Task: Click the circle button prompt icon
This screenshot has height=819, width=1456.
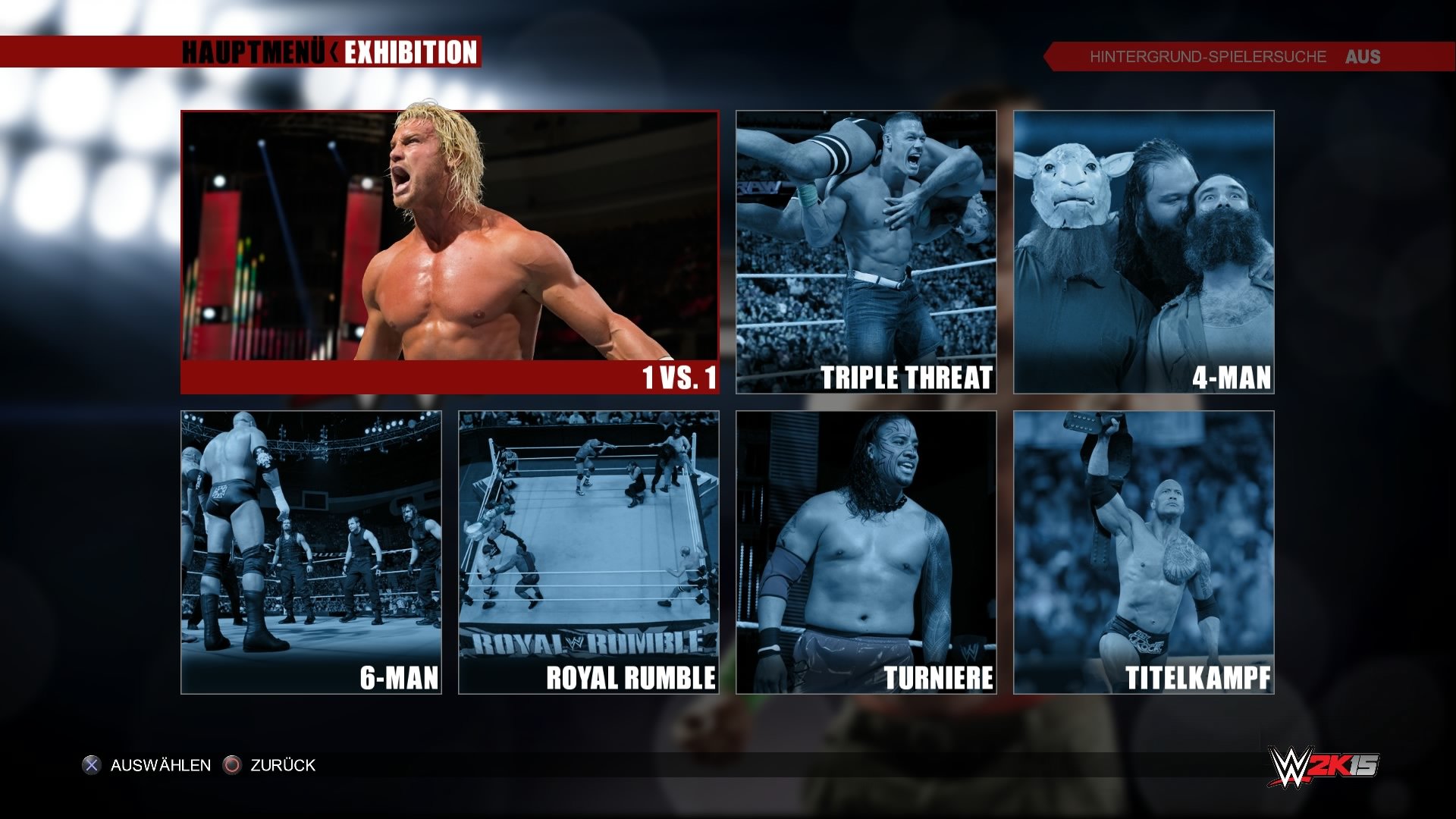Action: 232,766
